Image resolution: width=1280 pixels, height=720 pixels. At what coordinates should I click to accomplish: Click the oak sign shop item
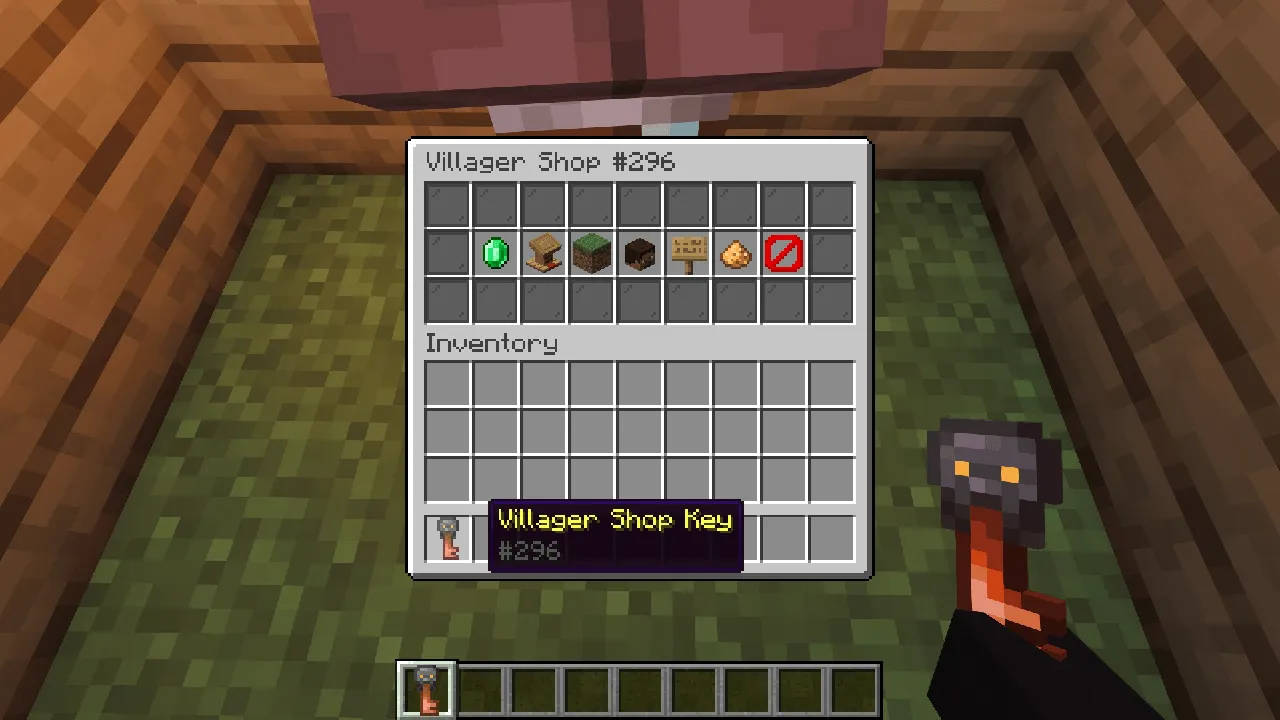point(687,253)
